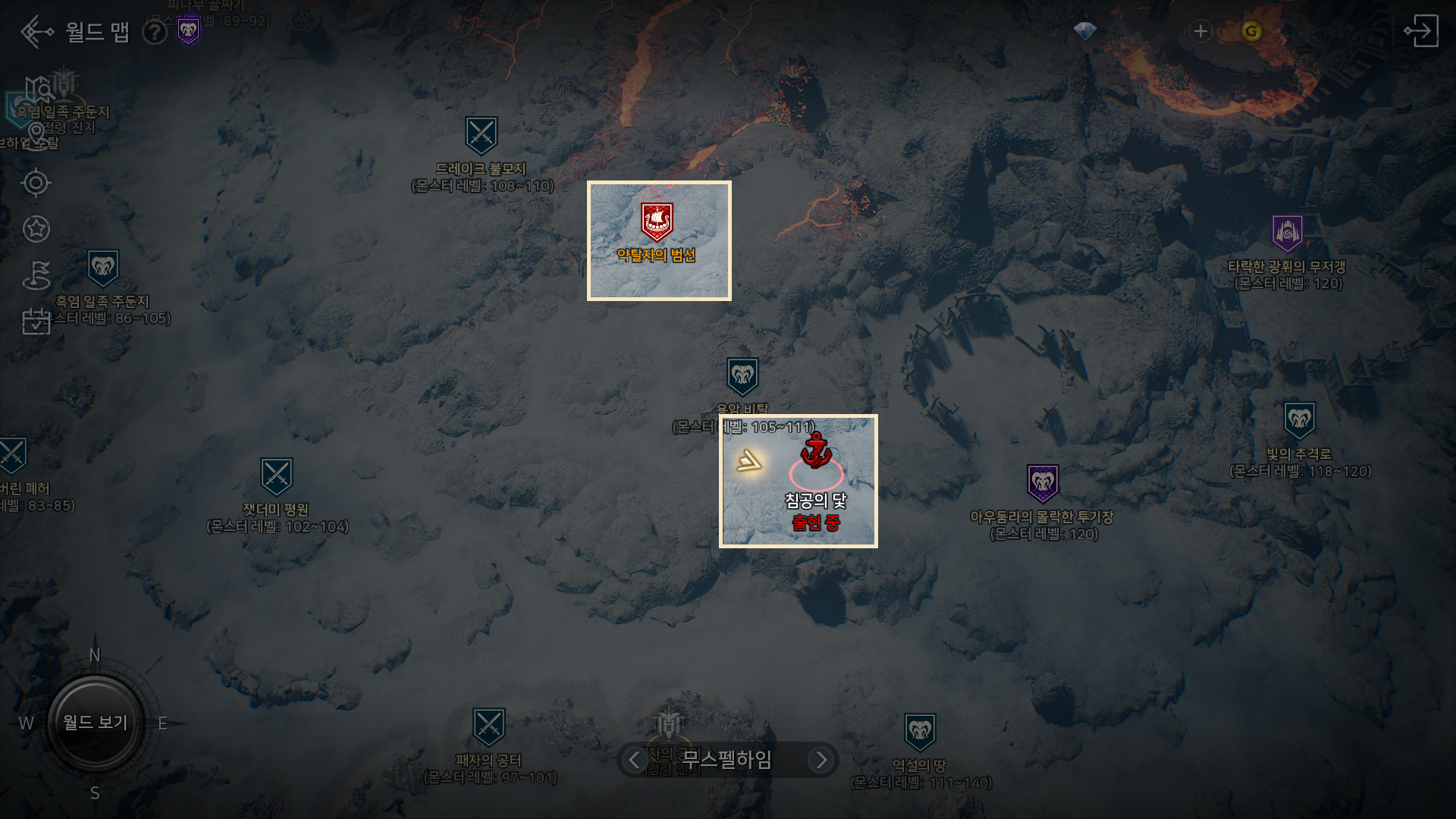
Task: Open the world map help question mark
Action: coord(155,33)
